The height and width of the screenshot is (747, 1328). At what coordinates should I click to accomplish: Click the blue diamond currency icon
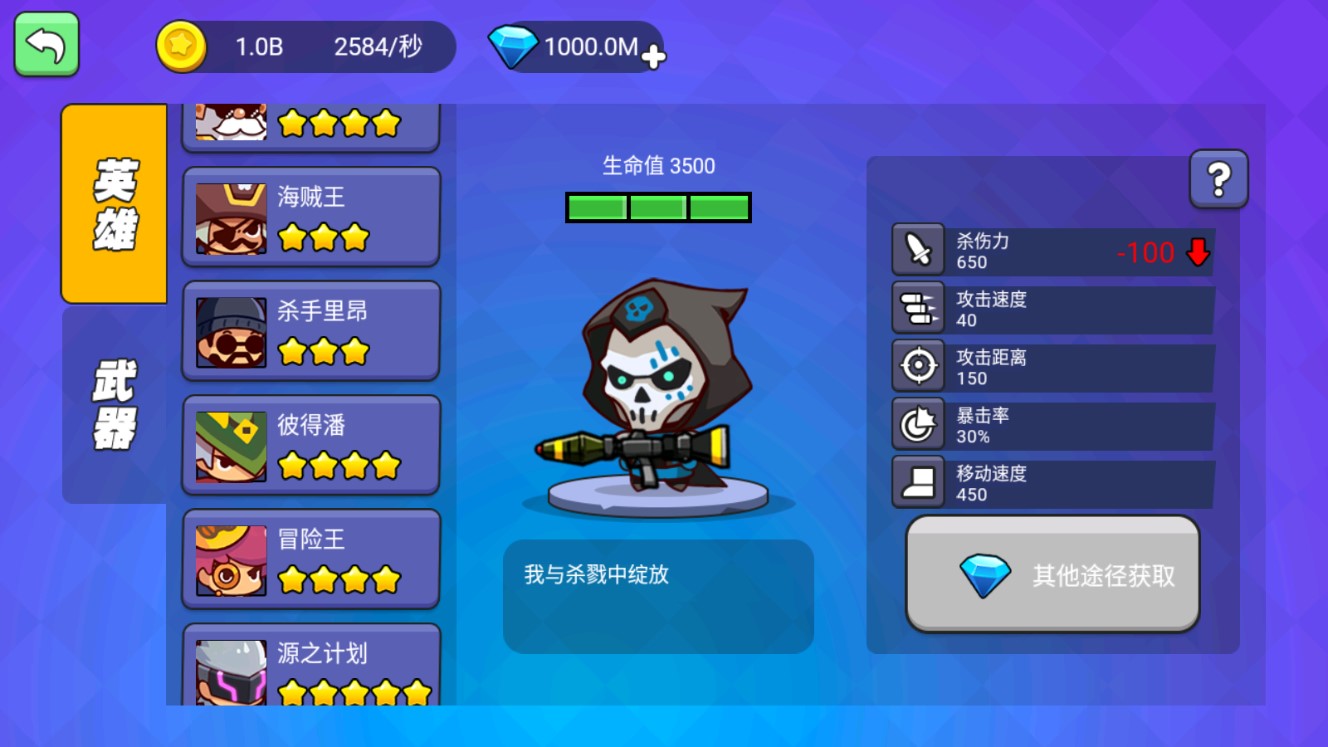(515, 45)
